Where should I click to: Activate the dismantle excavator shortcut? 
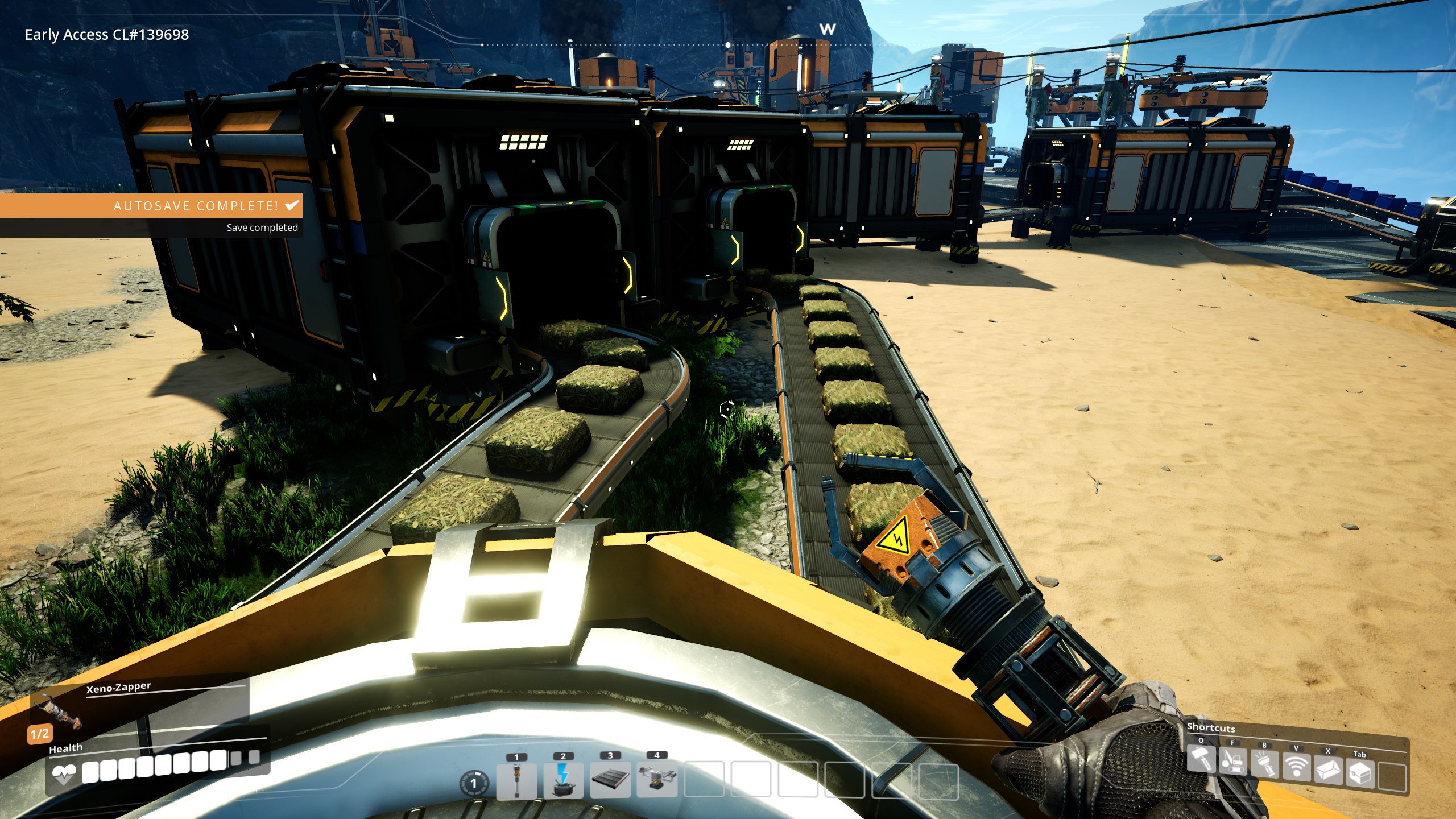tap(1232, 762)
